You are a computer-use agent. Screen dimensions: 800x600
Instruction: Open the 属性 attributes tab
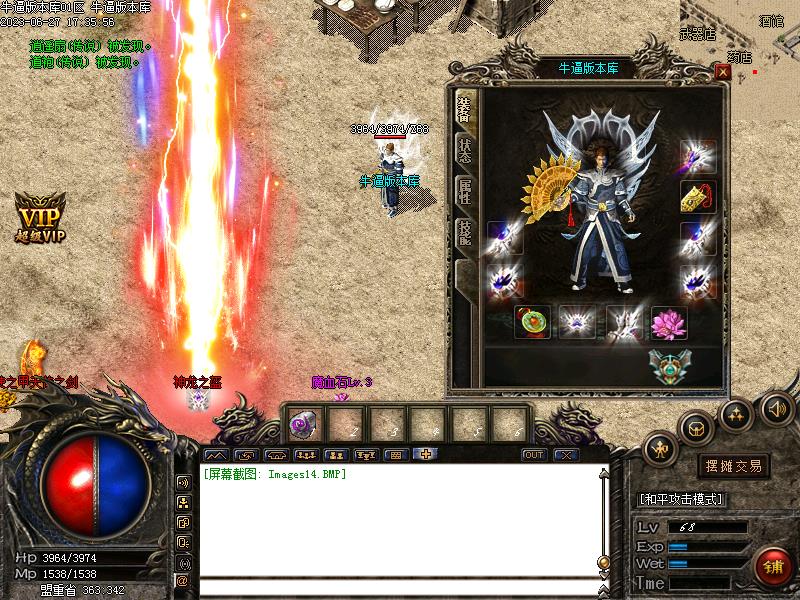[x=465, y=191]
